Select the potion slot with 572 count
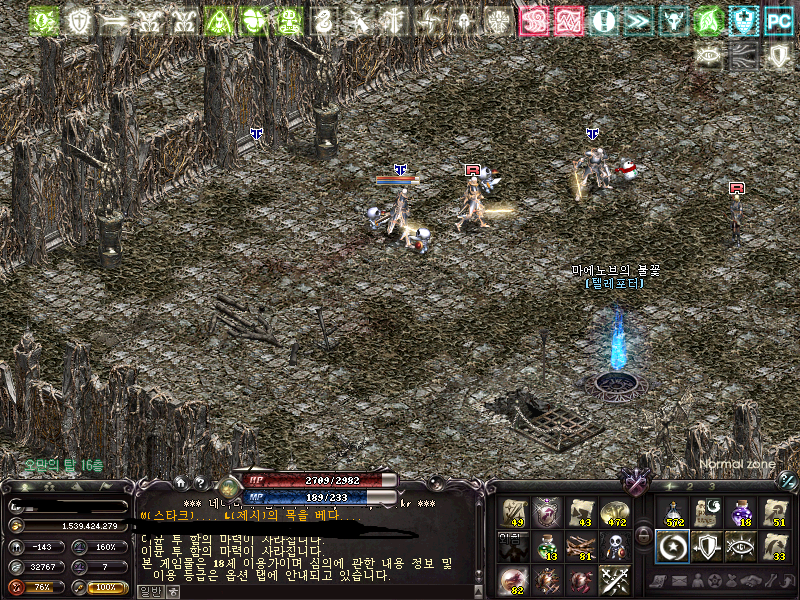The image size is (800, 600). [x=672, y=512]
